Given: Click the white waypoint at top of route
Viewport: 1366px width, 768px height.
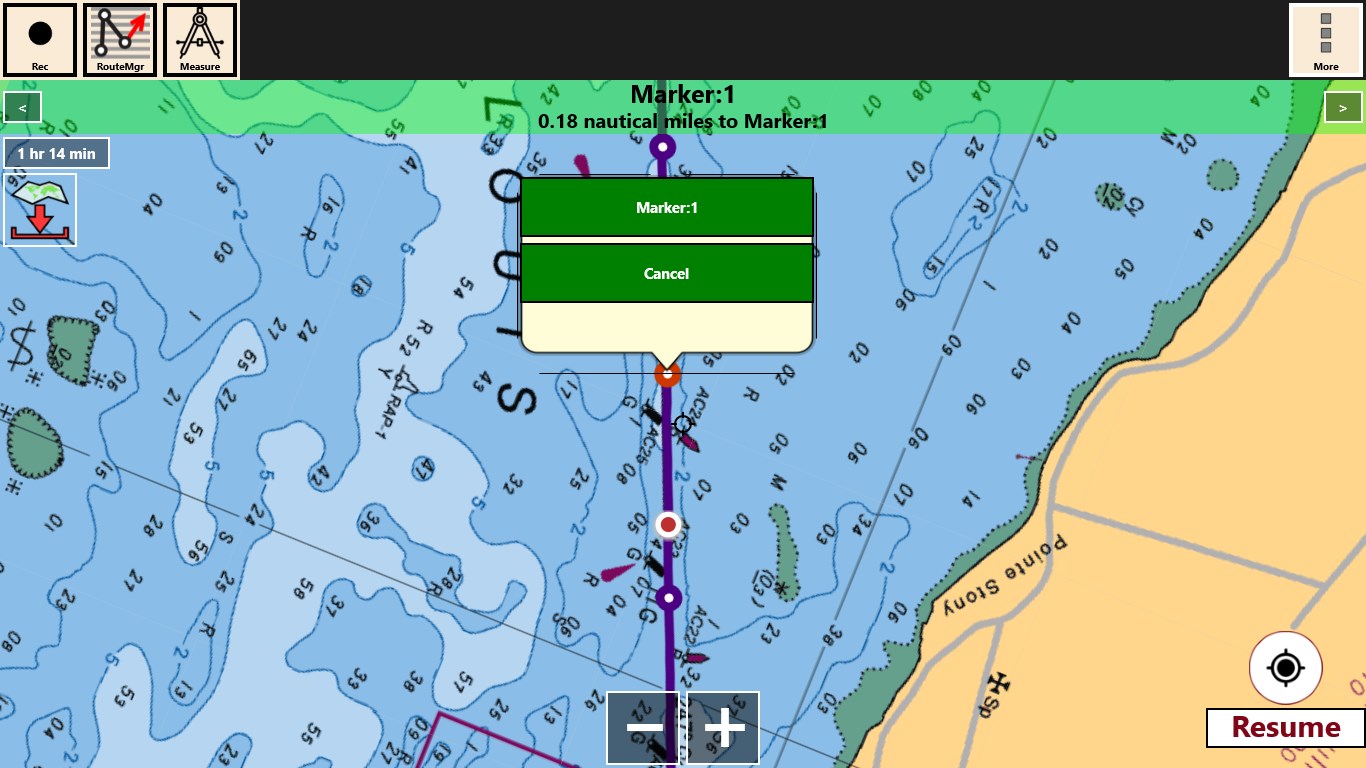Looking at the screenshot, I should point(662,145).
